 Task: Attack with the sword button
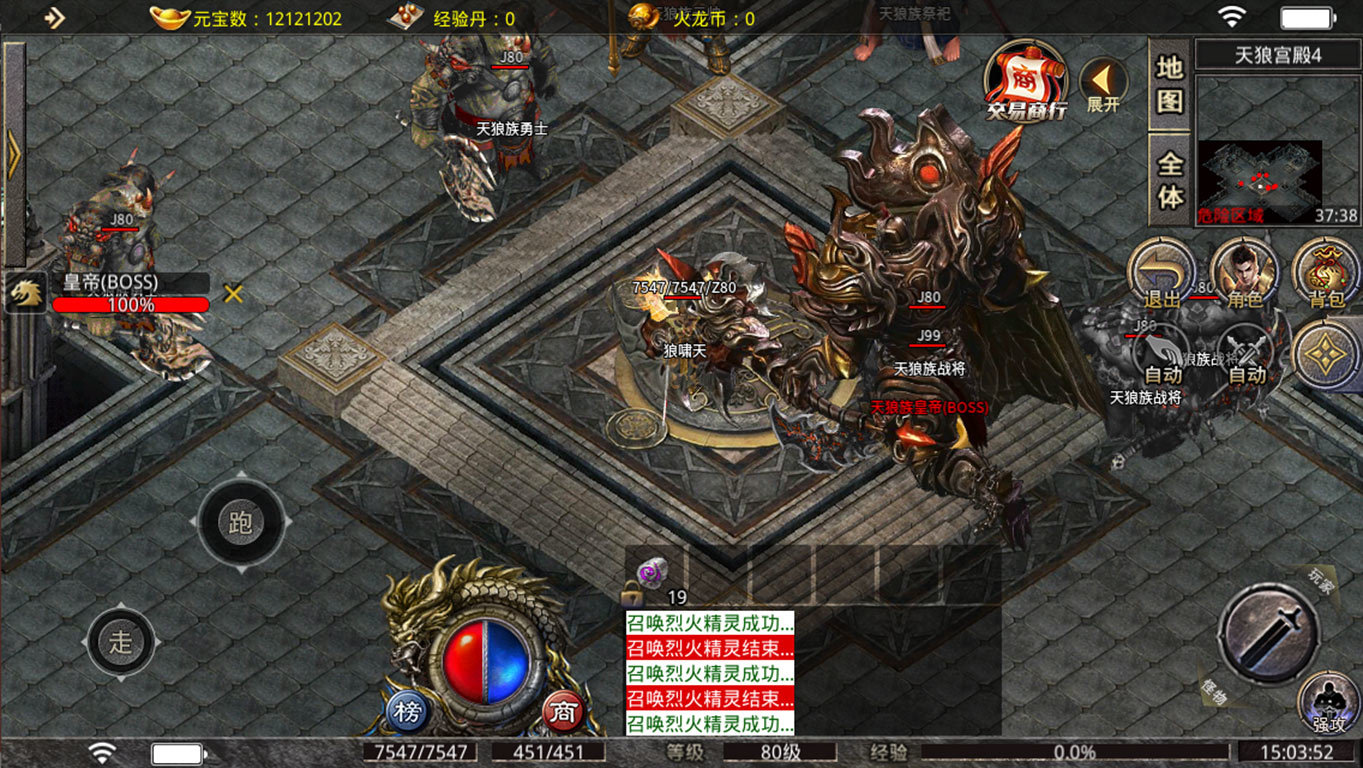point(1267,634)
